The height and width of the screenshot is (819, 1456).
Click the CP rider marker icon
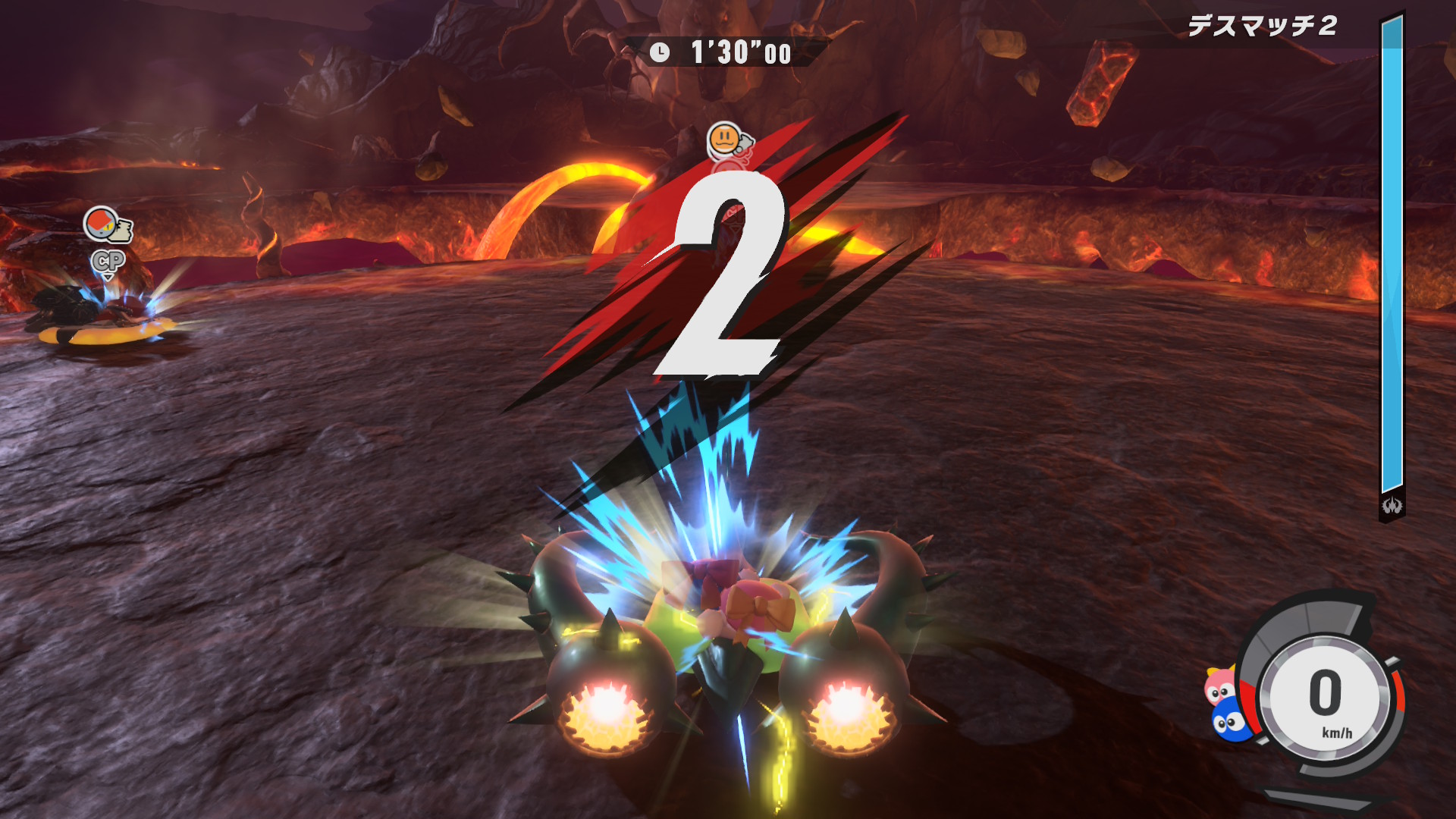point(108,262)
